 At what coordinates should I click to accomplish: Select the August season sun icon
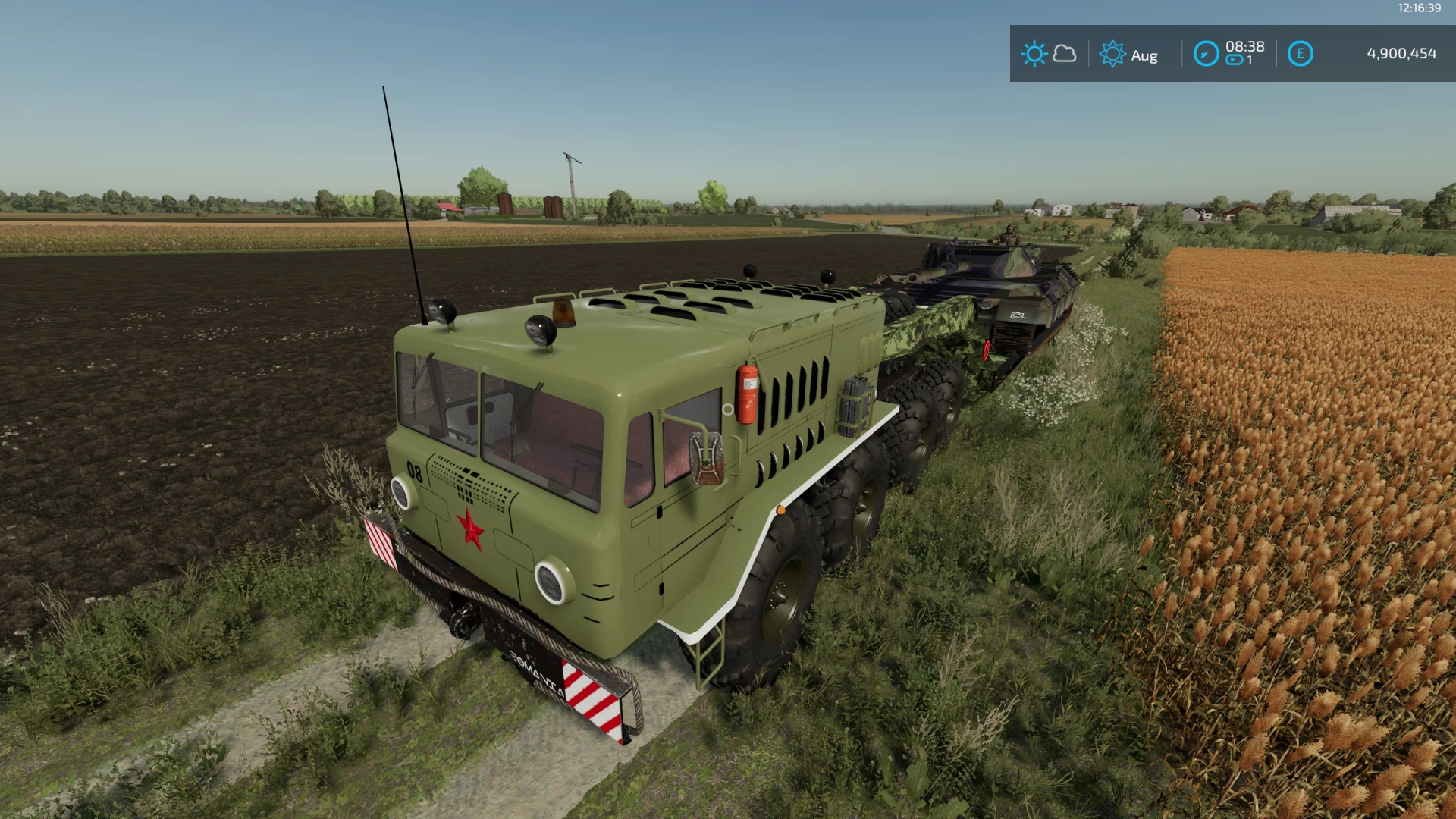tap(1113, 54)
